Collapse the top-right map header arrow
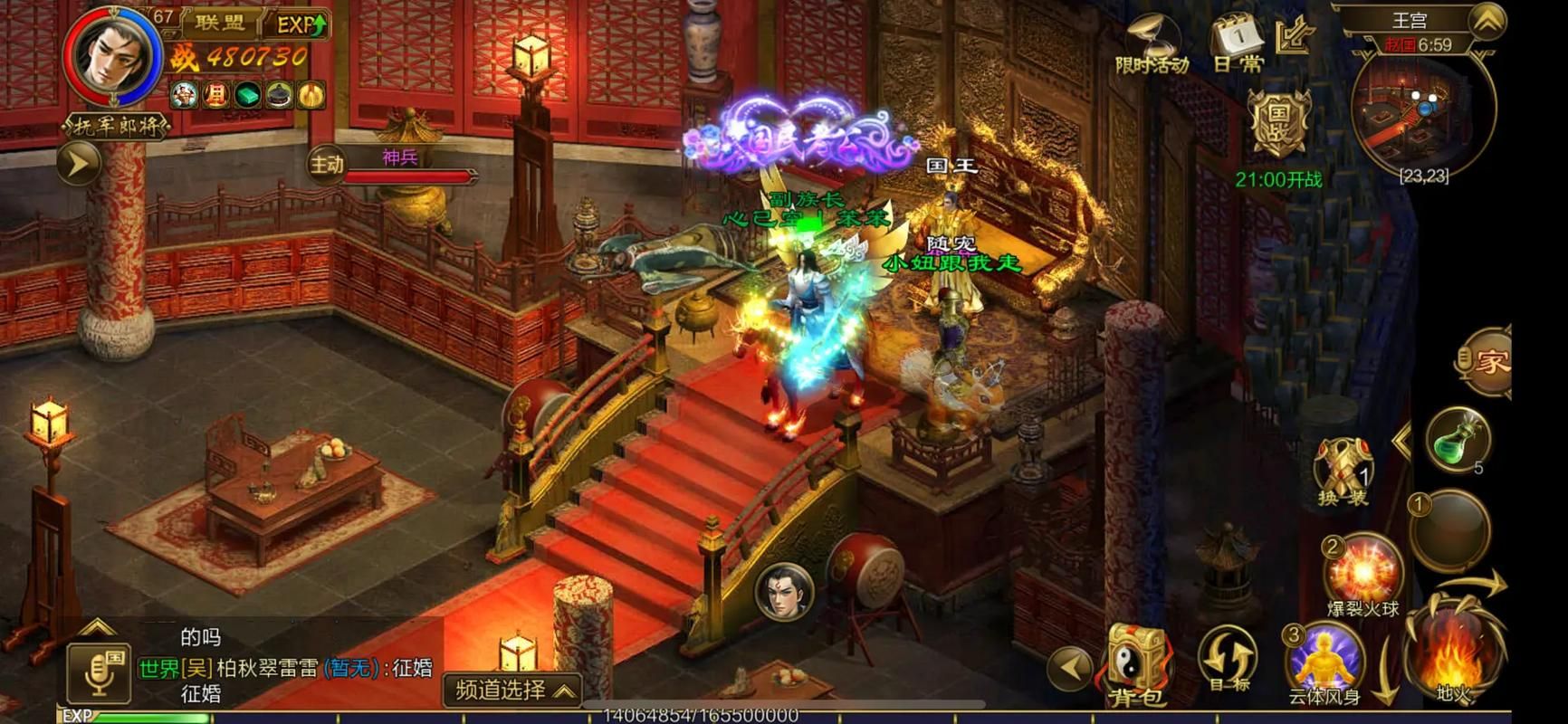The height and width of the screenshot is (724, 1568). click(x=1487, y=21)
